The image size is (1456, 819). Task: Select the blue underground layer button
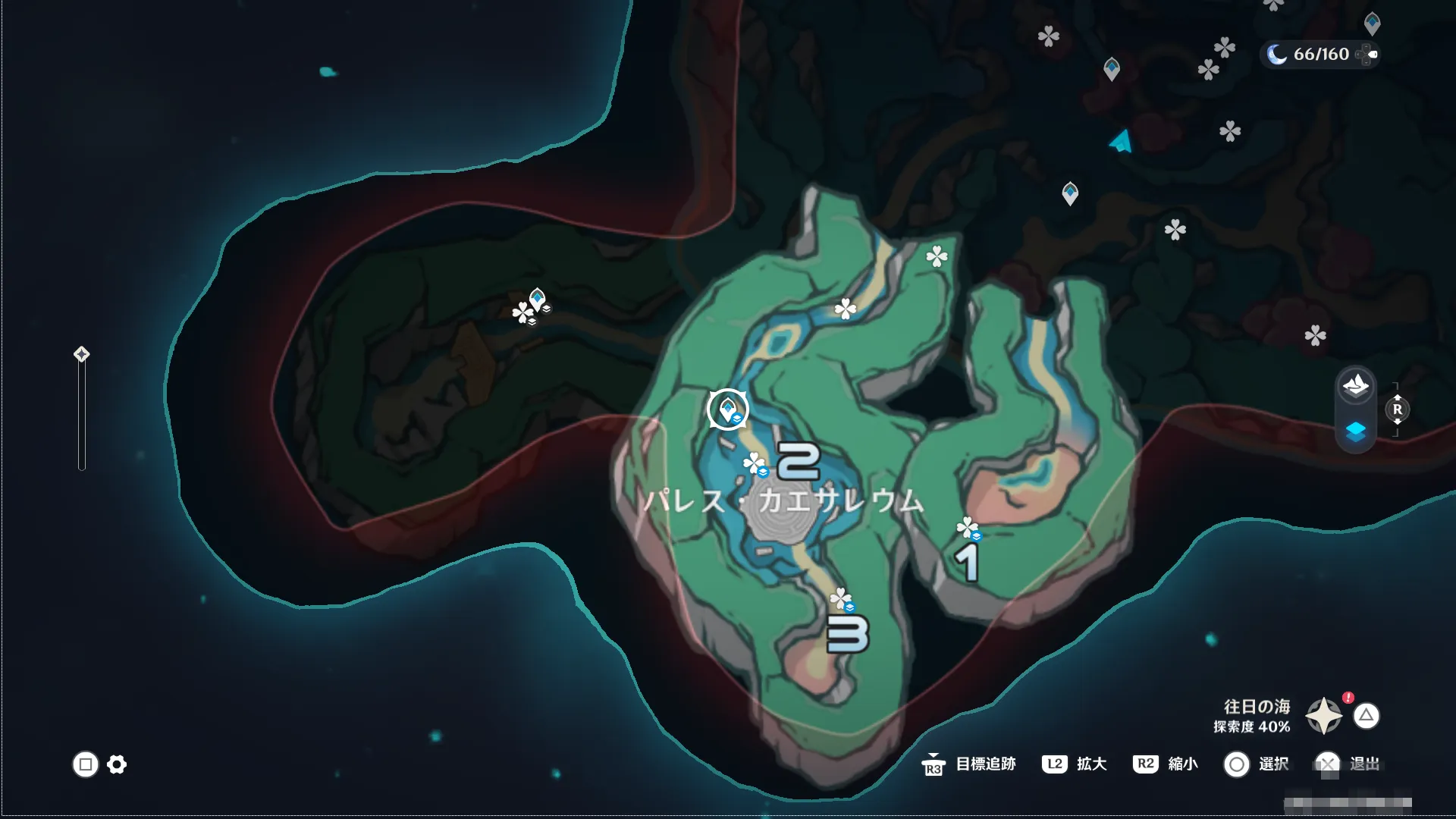pyautogui.click(x=1355, y=432)
